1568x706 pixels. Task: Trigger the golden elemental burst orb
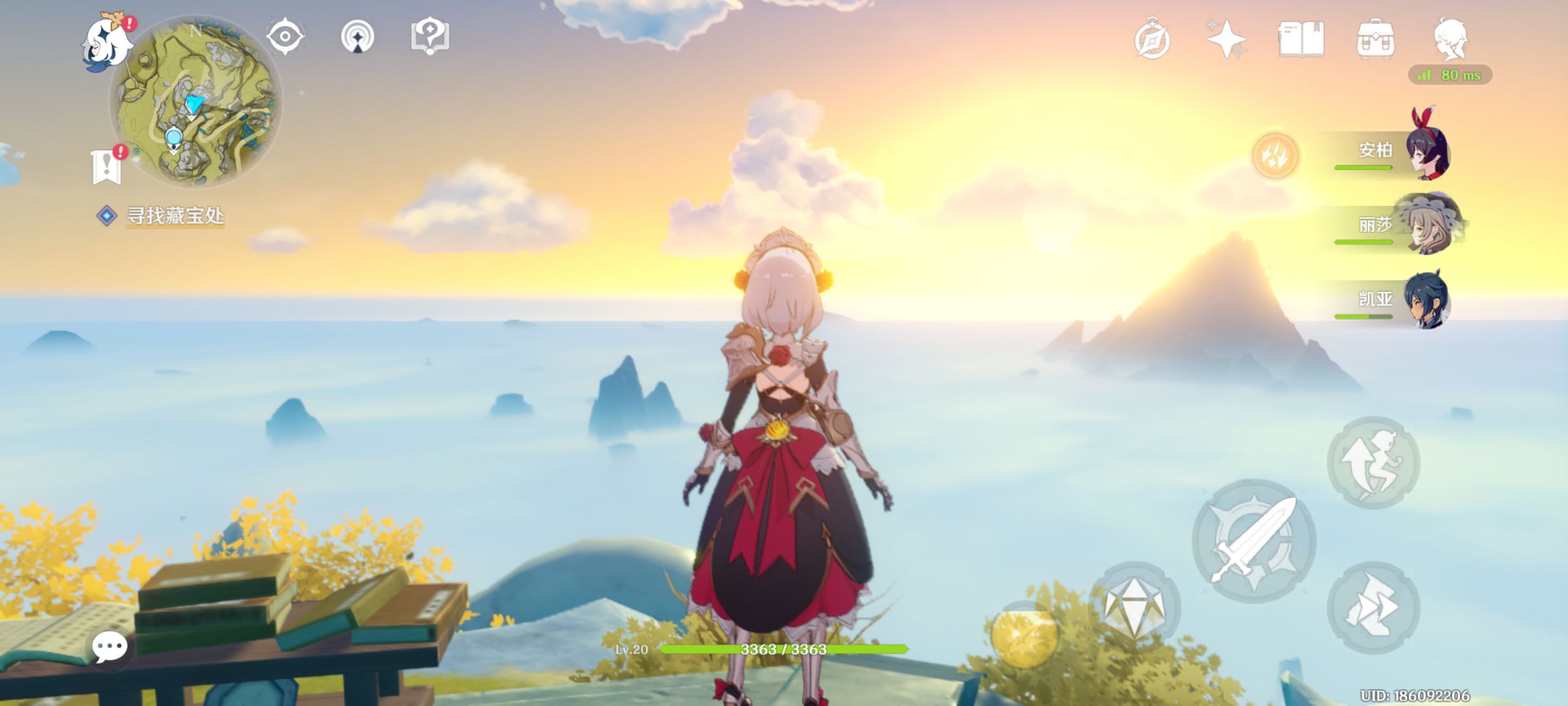pyautogui.click(x=1024, y=635)
